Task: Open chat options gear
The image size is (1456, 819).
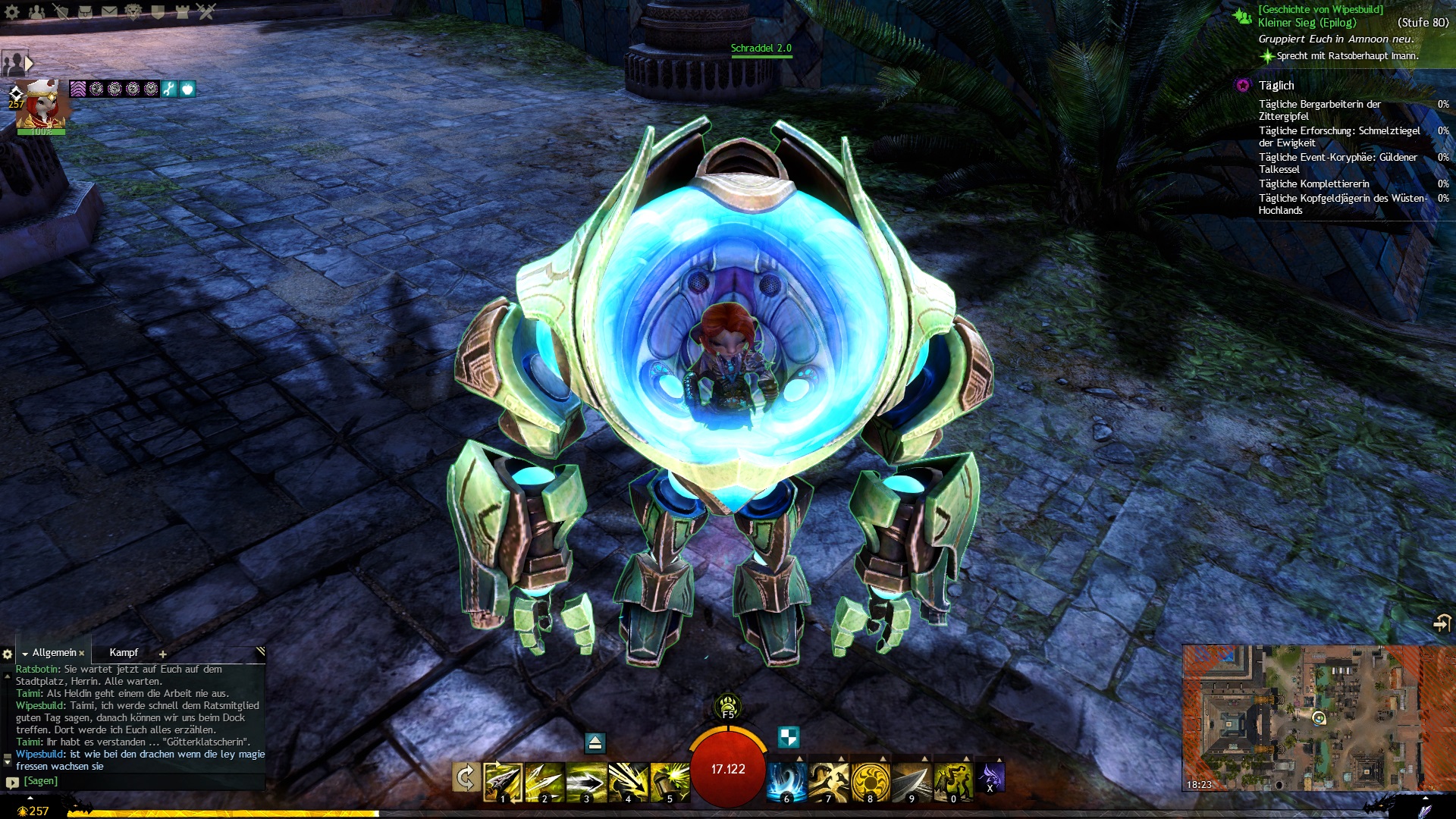Action: coord(8,654)
